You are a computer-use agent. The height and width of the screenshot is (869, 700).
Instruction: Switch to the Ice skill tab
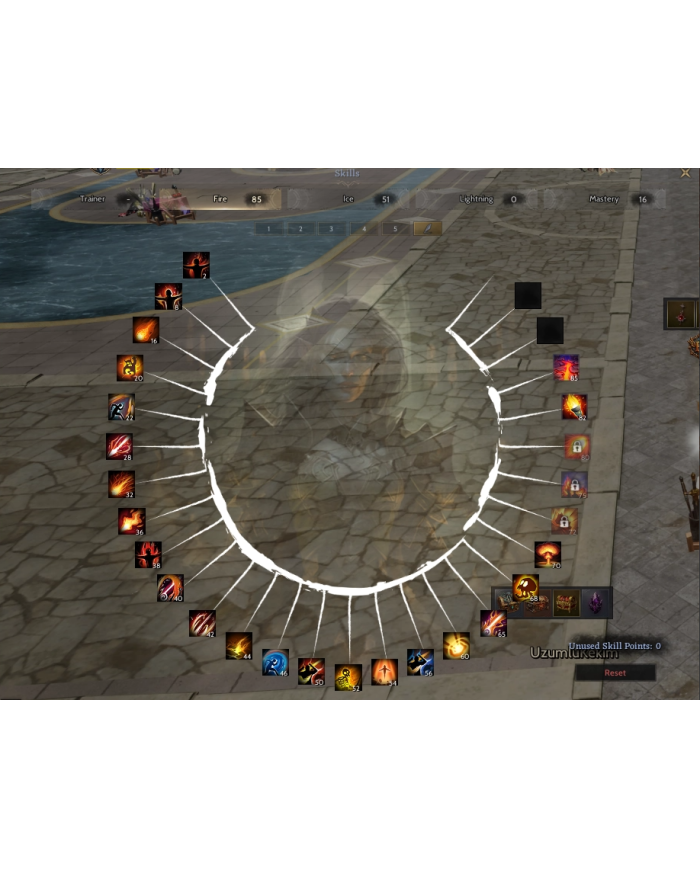[349, 199]
